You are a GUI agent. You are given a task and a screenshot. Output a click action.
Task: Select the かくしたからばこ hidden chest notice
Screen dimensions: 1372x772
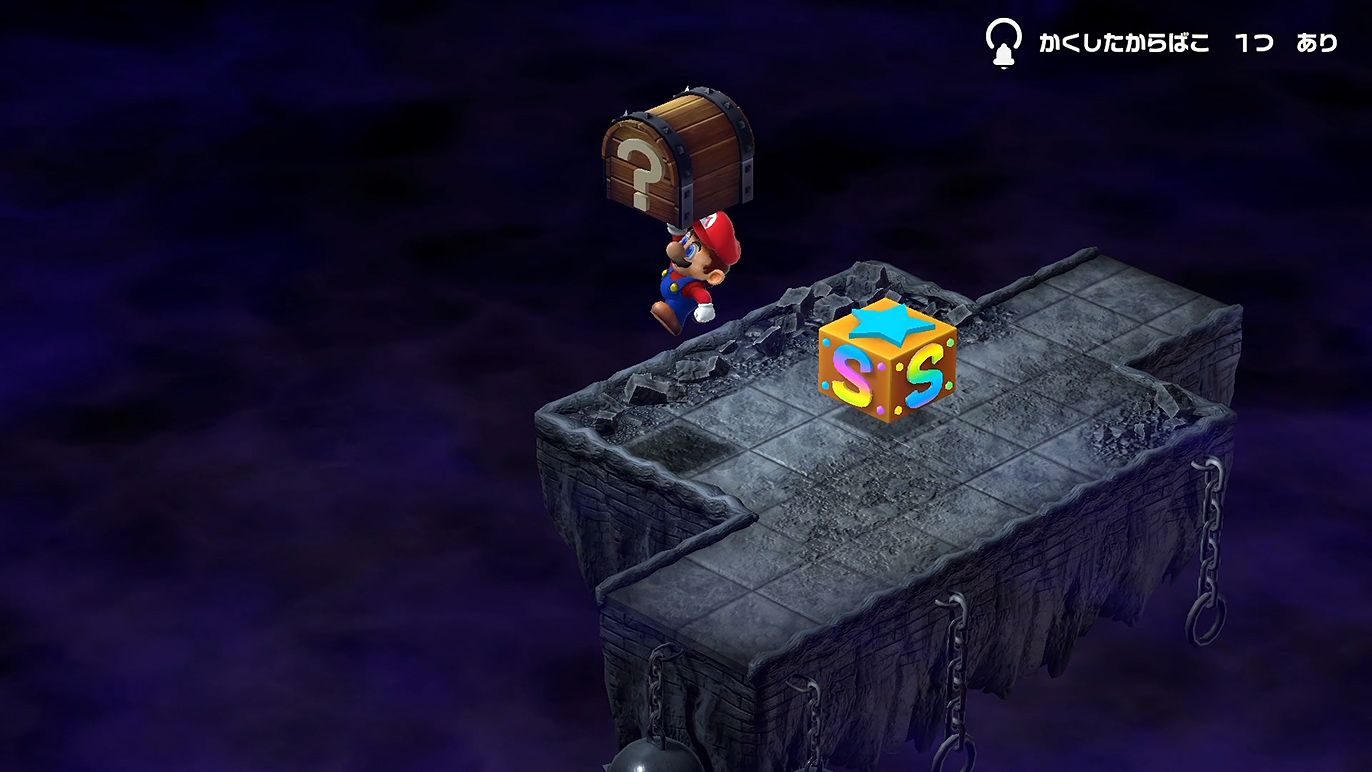coord(1187,43)
